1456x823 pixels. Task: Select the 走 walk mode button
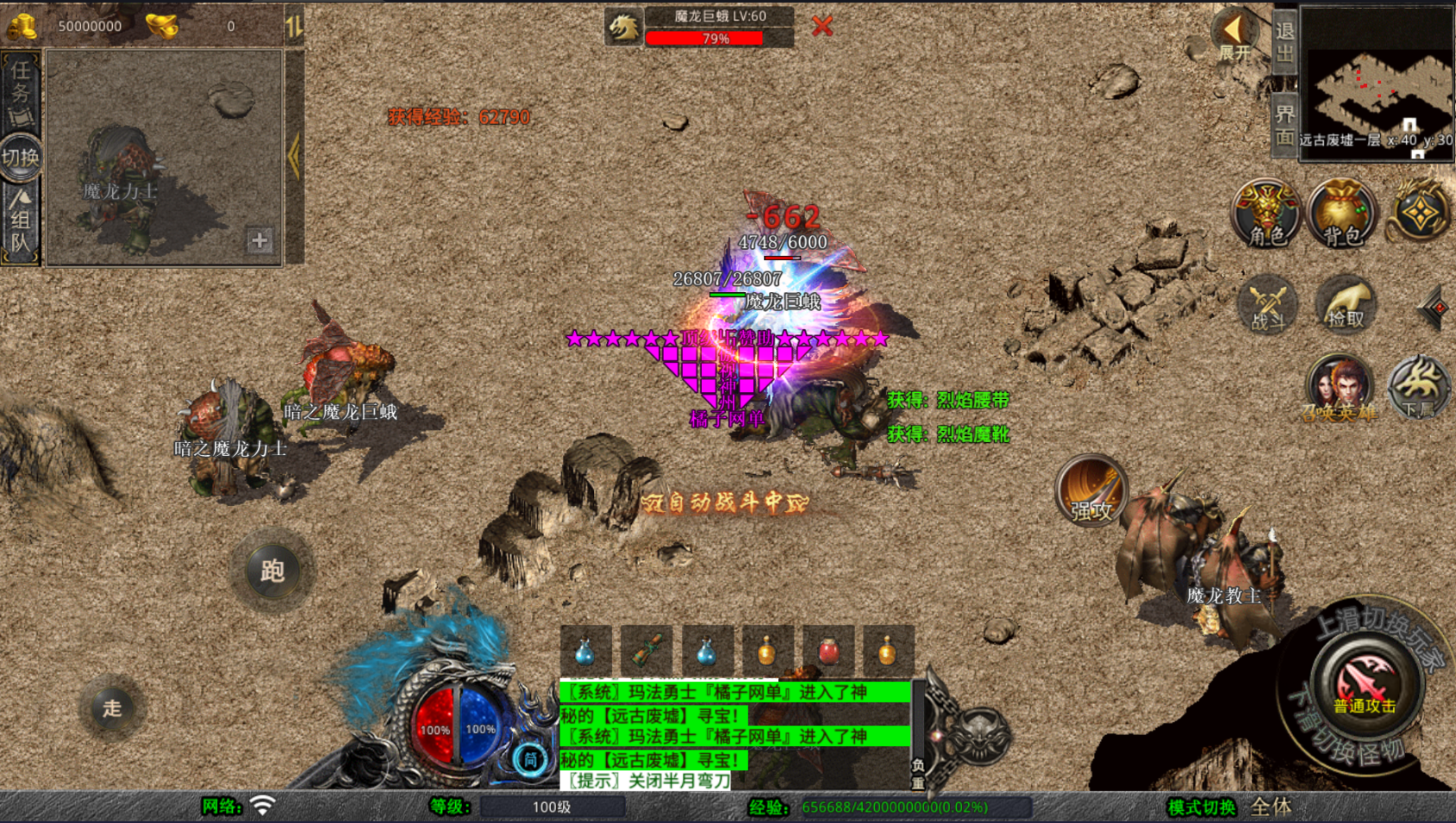click(112, 708)
